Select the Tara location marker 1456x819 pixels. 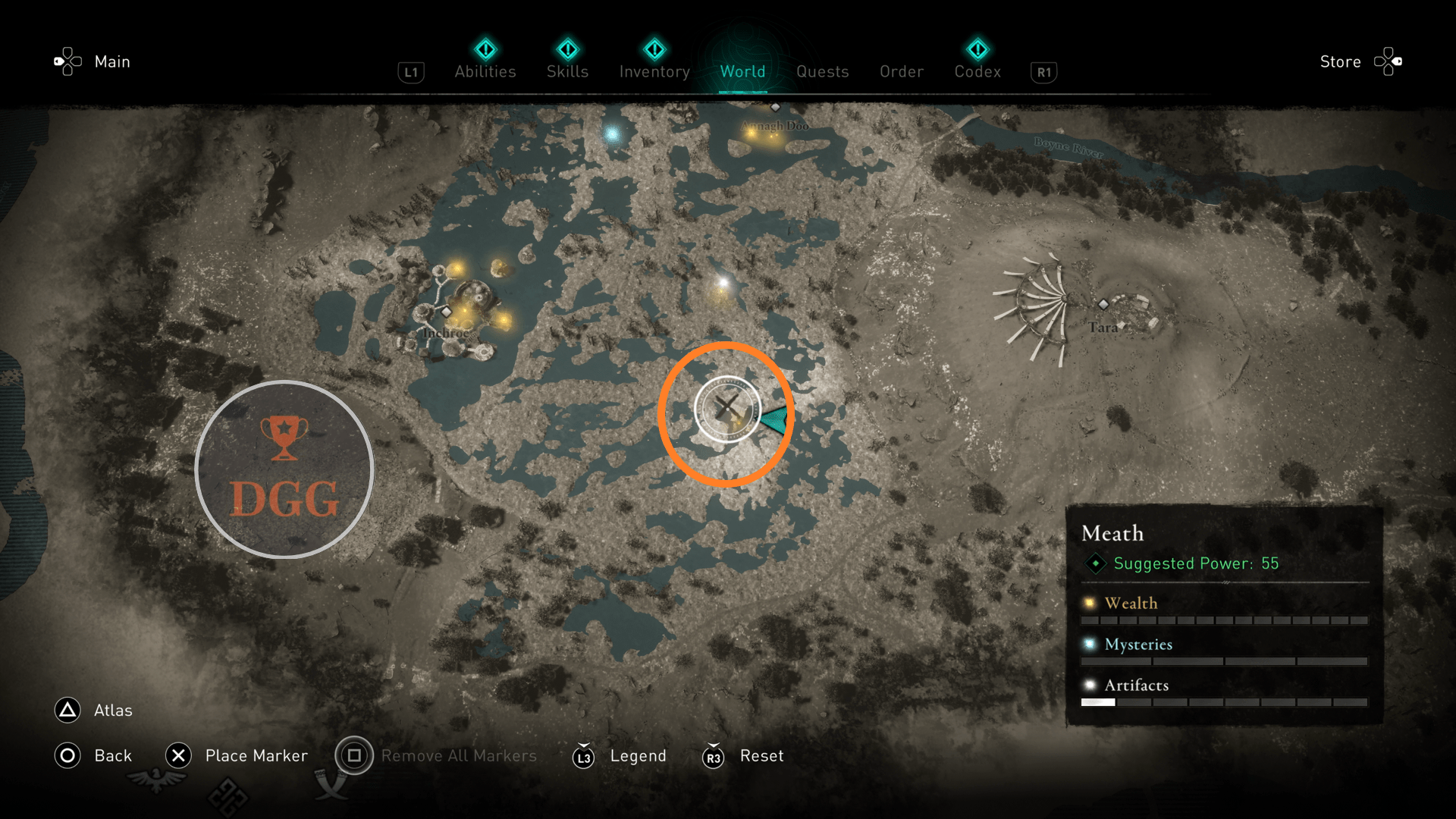point(1103,305)
